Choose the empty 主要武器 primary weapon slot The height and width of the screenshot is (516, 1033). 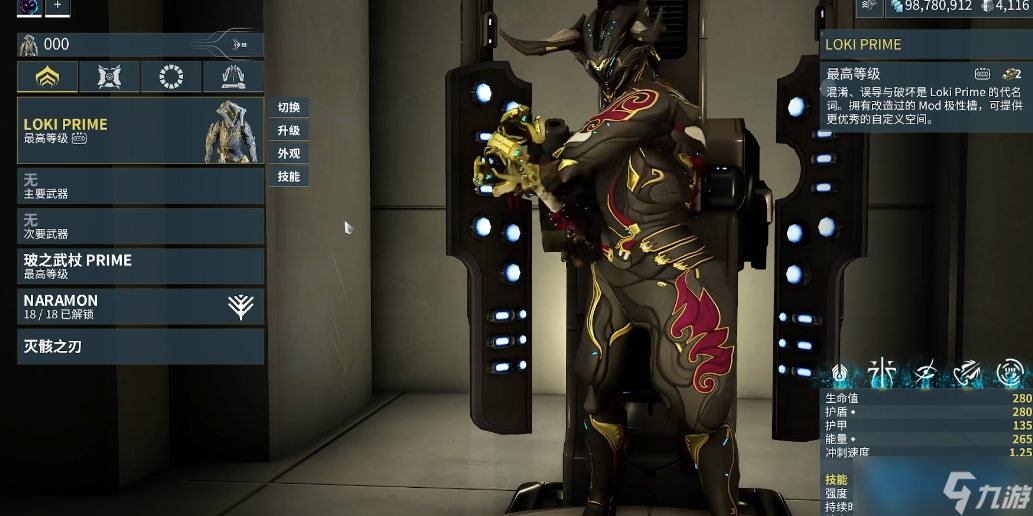(x=140, y=186)
